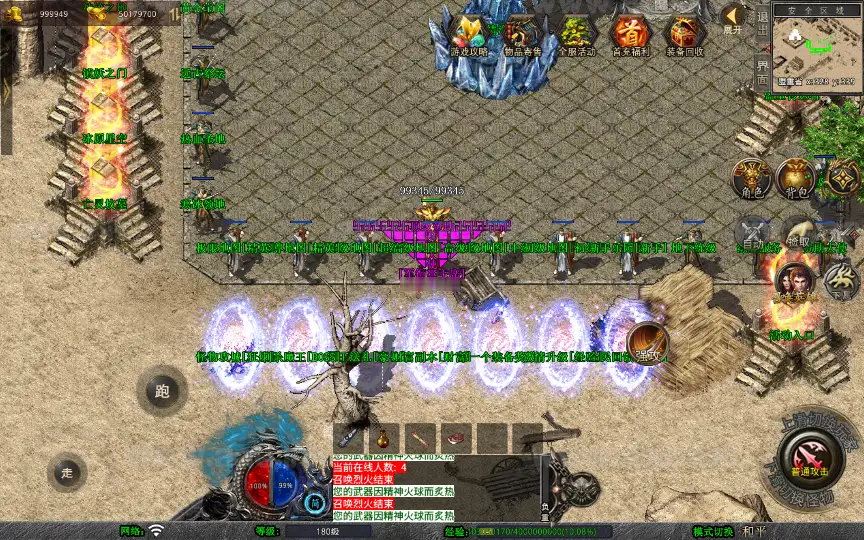
Task: Open the 全服活动 server events icon
Action: (x=577, y=35)
